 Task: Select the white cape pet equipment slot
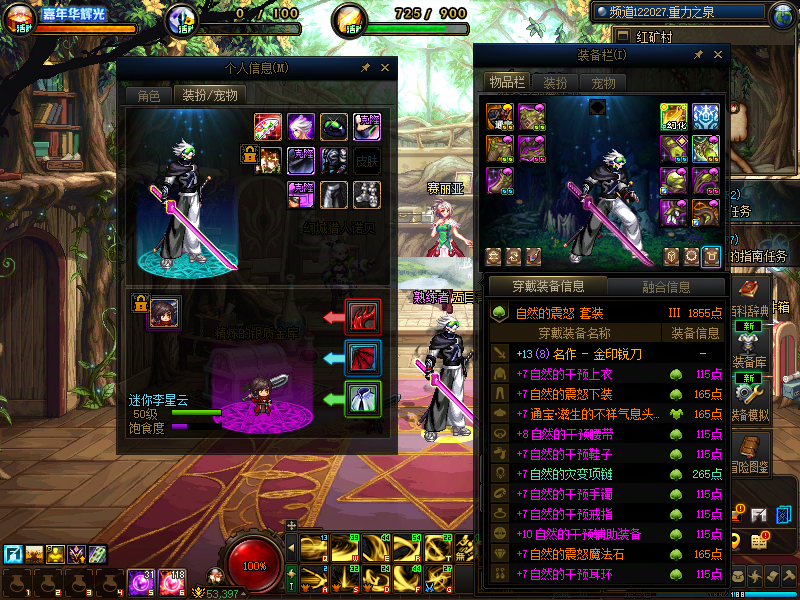click(x=362, y=399)
